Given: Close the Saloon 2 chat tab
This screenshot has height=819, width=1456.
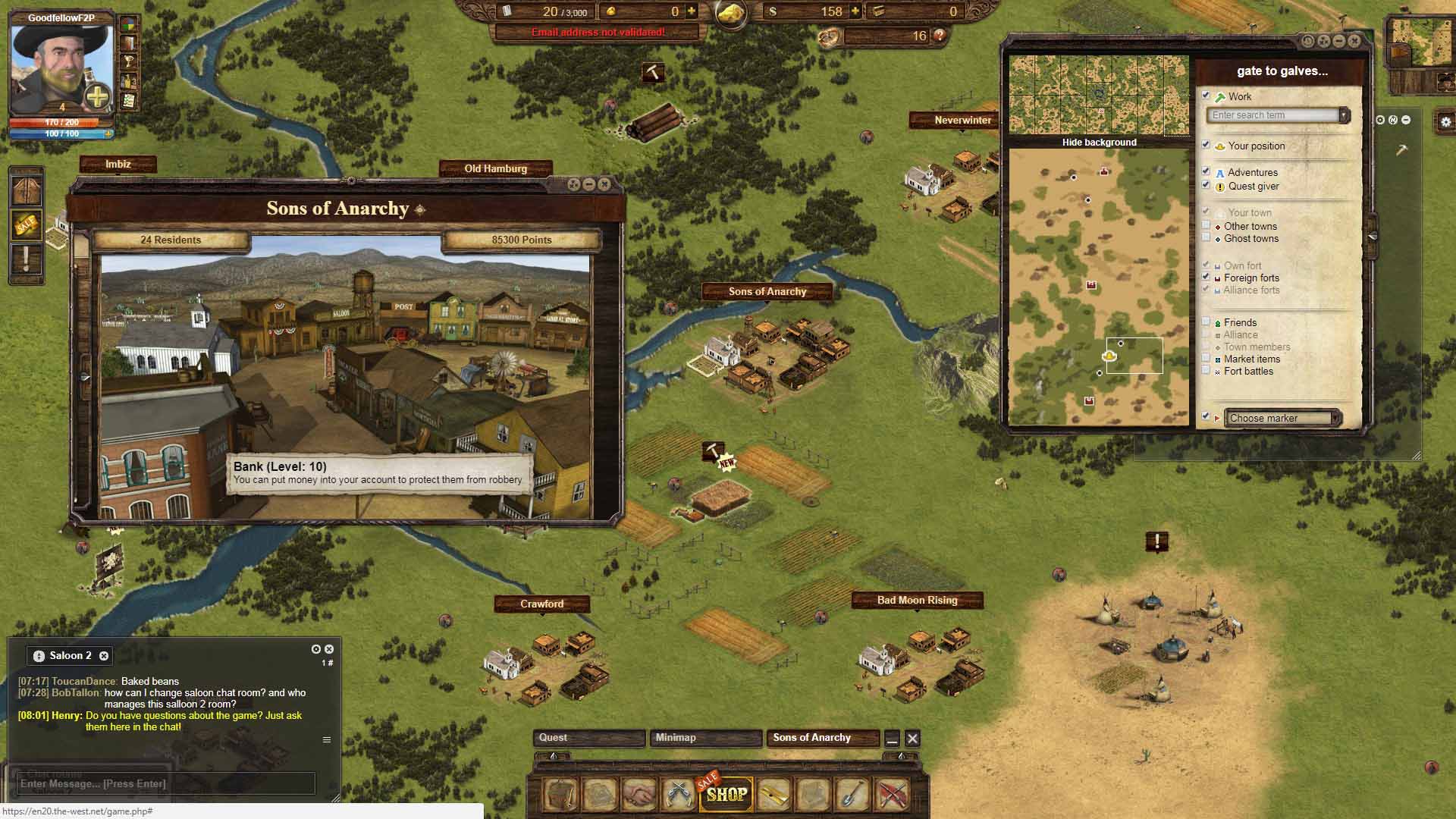Looking at the screenshot, I should tap(104, 656).
